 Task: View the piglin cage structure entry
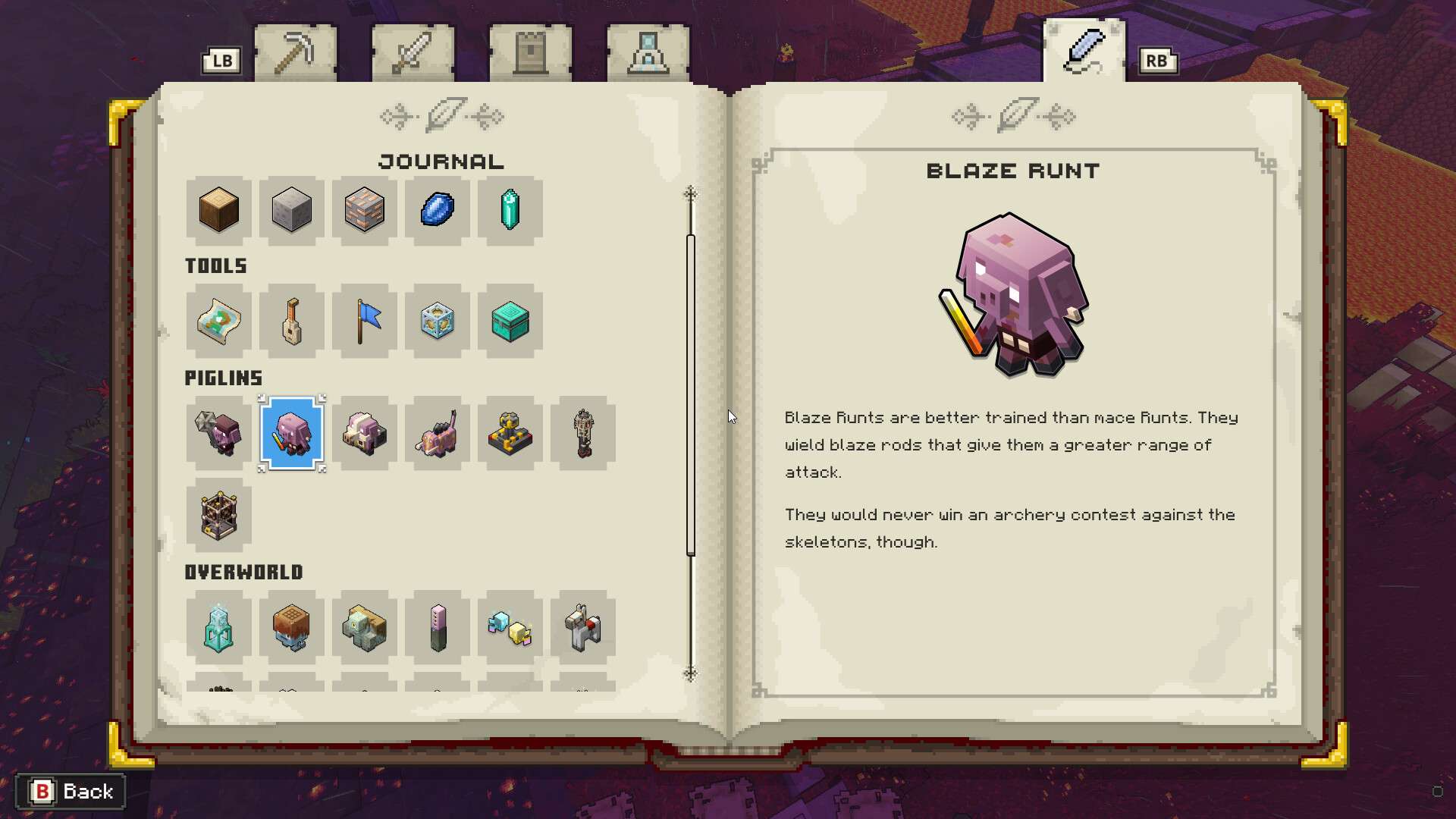(x=218, y=515)
